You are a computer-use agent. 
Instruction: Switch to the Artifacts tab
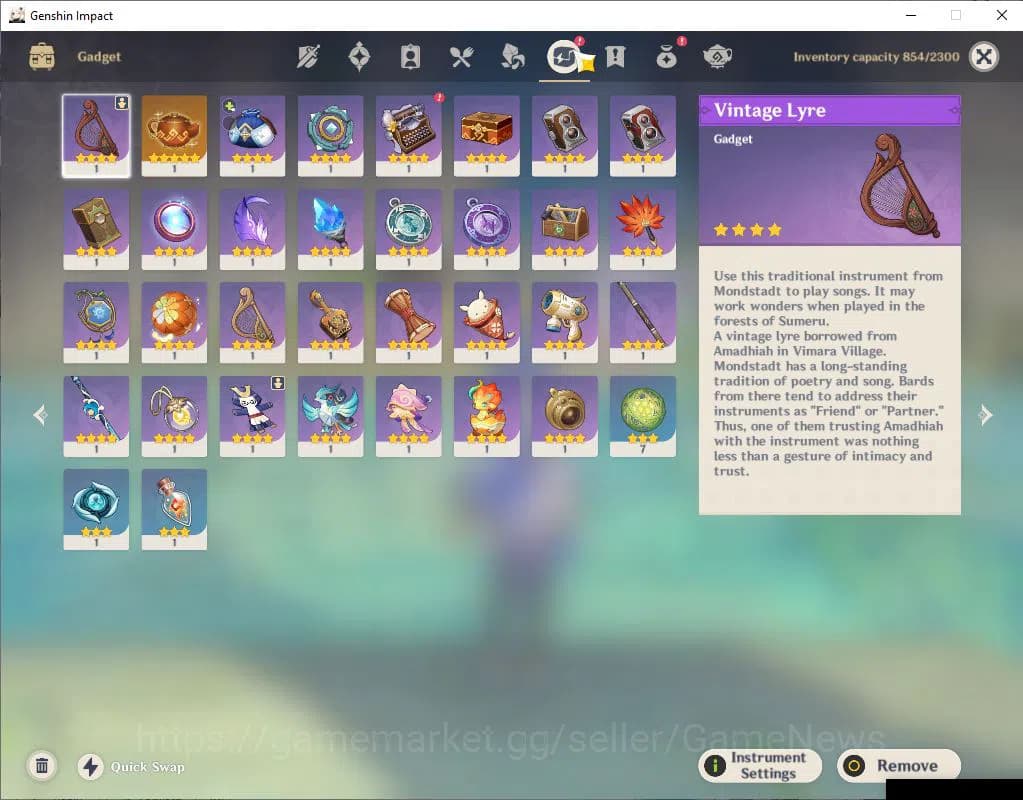point(359,57)
